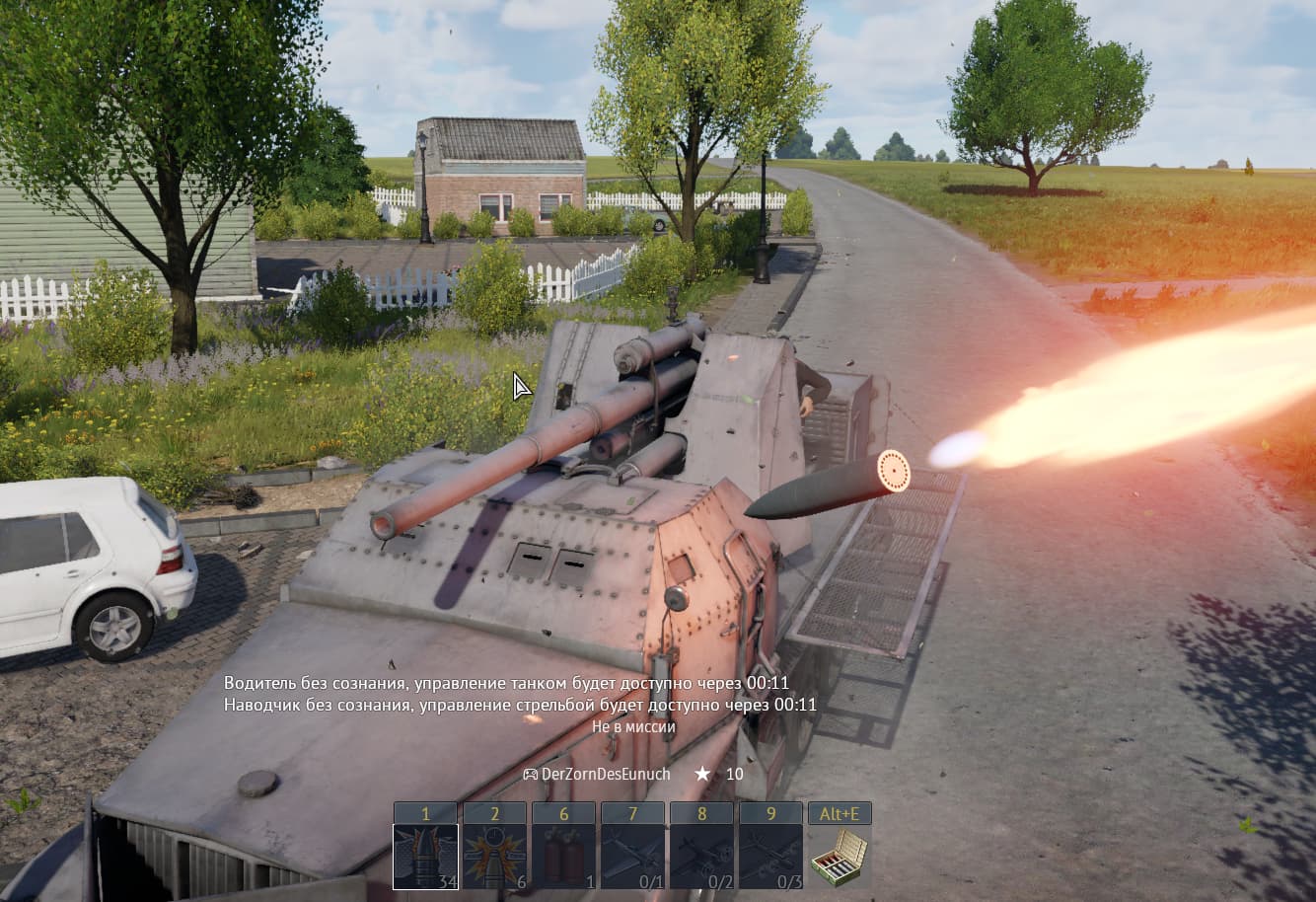Select the heavy bomber killstreak slot
The width and height of the screenshot is (1316, 902).
click(x=770, y=857)
